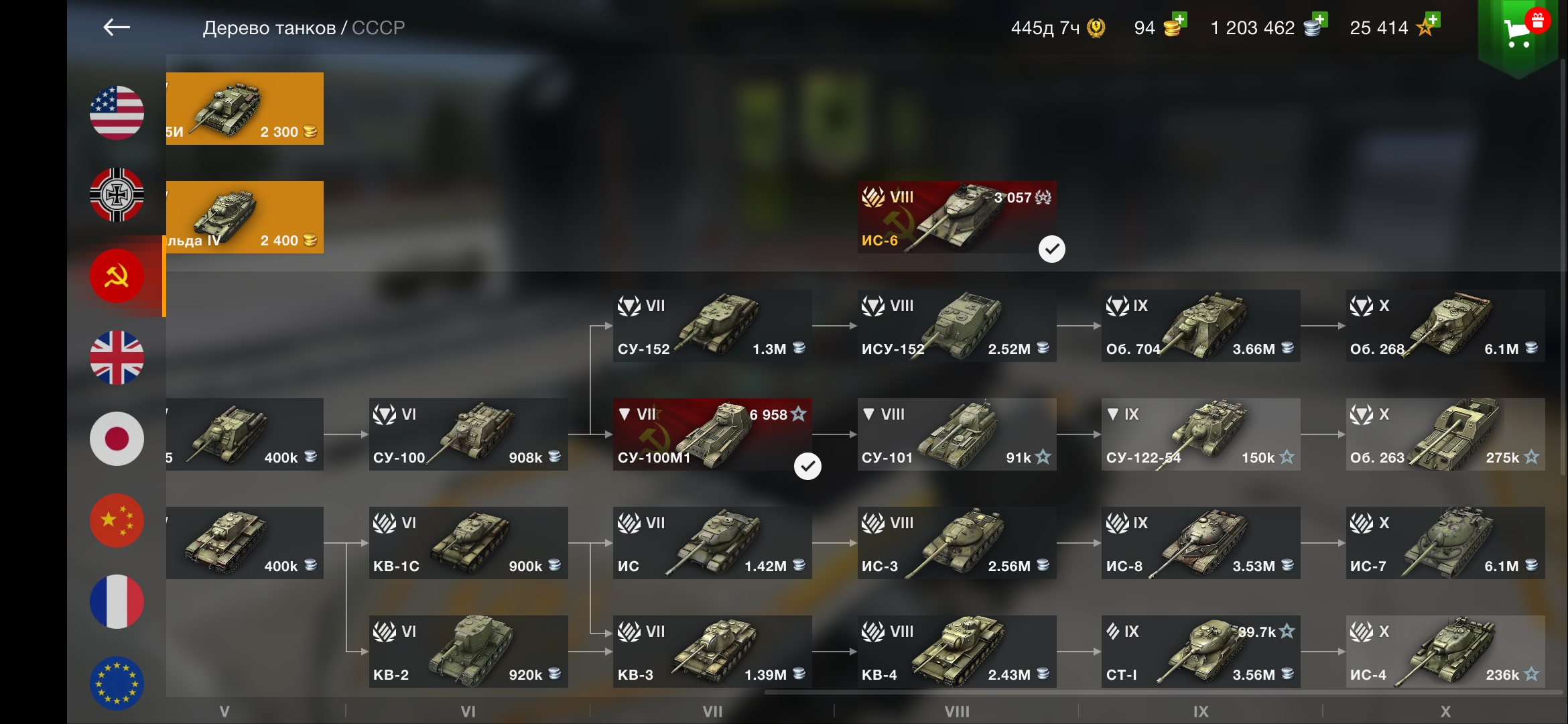Open the СУ-101 research card

[956, 434]
